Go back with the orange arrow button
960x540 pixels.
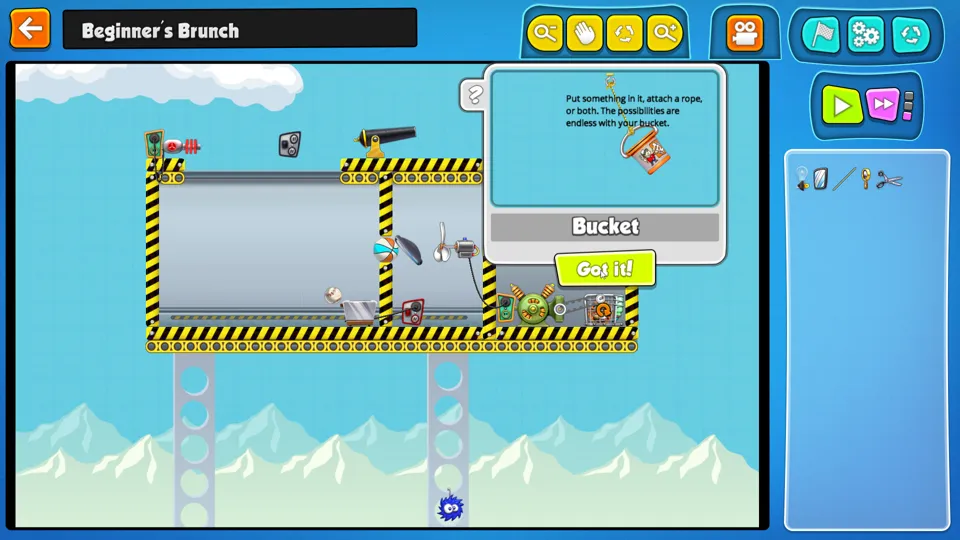(x=30, y=28)
